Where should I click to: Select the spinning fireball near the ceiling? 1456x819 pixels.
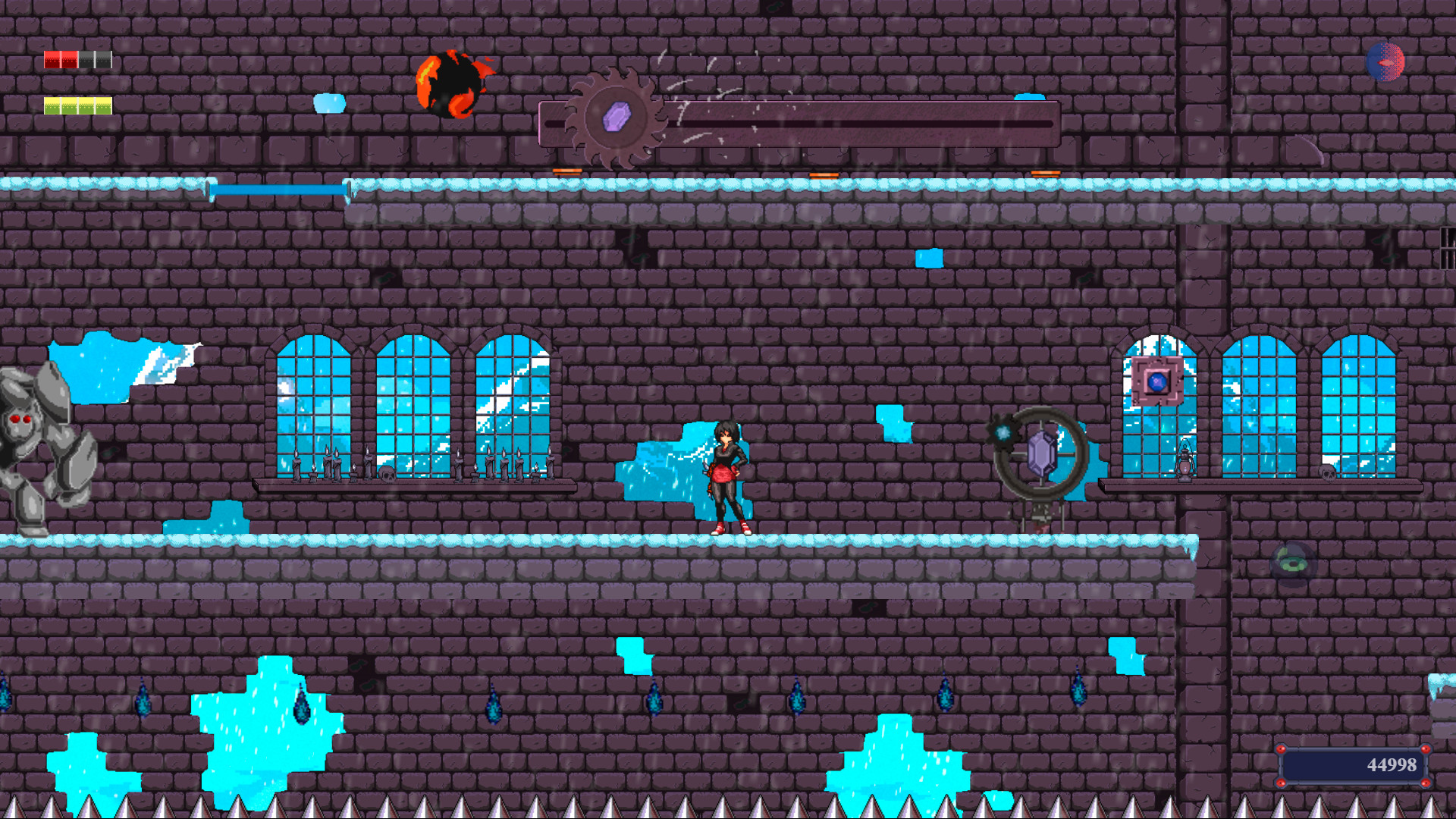(453, 86)
